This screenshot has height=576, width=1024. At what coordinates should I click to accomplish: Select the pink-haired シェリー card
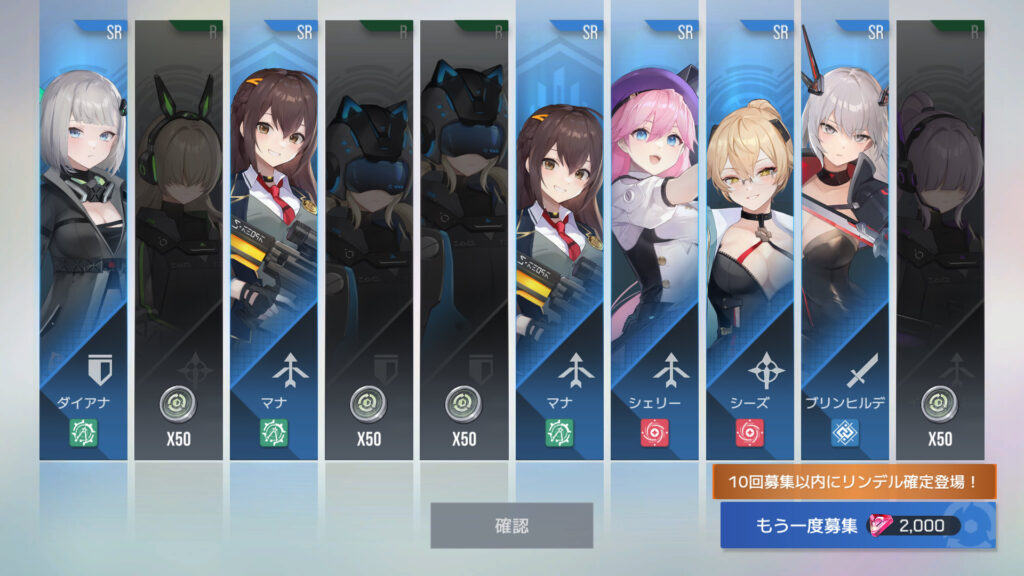pos(655,240)
